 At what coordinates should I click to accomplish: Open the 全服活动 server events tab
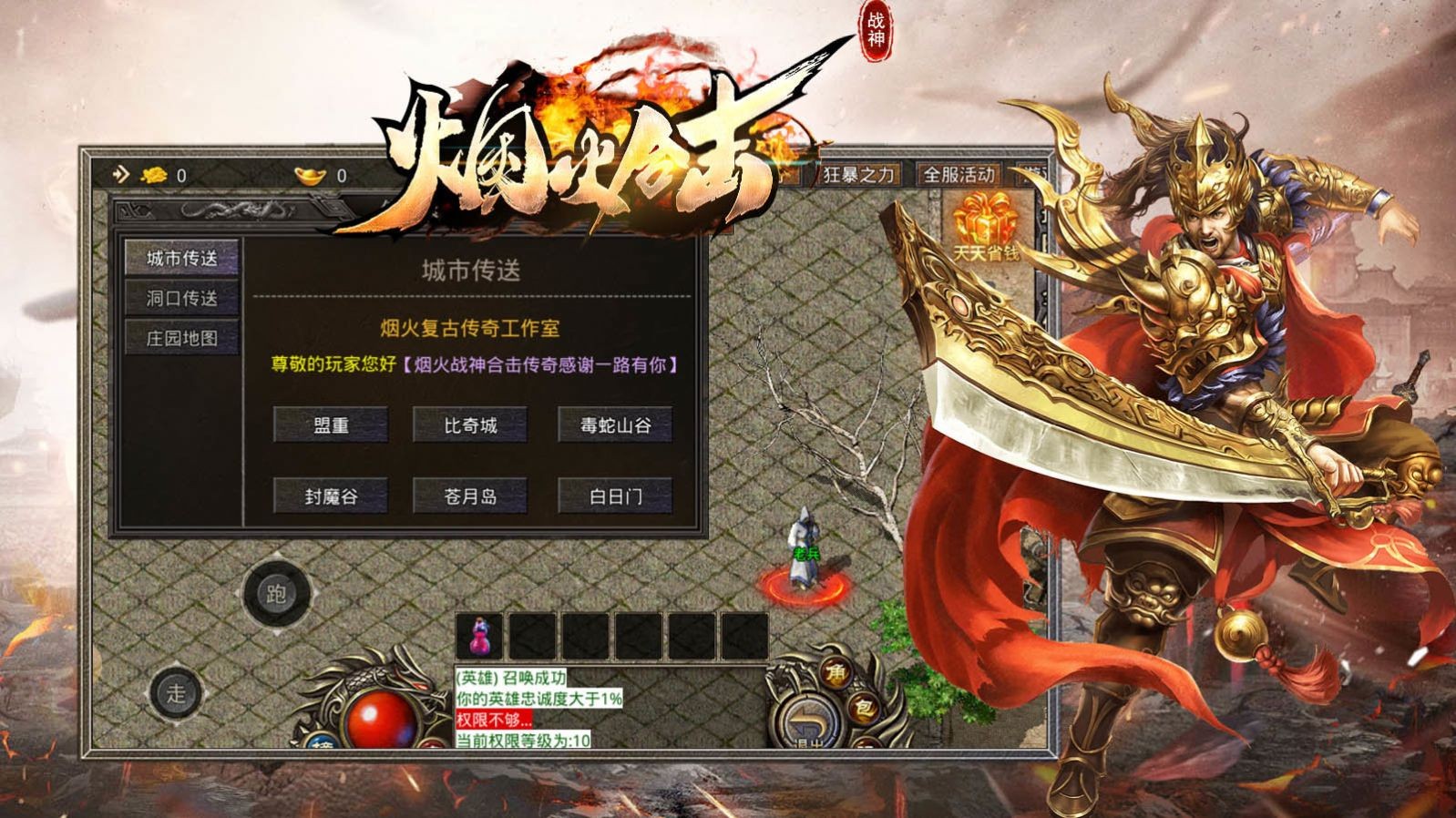tap(961, 173)
